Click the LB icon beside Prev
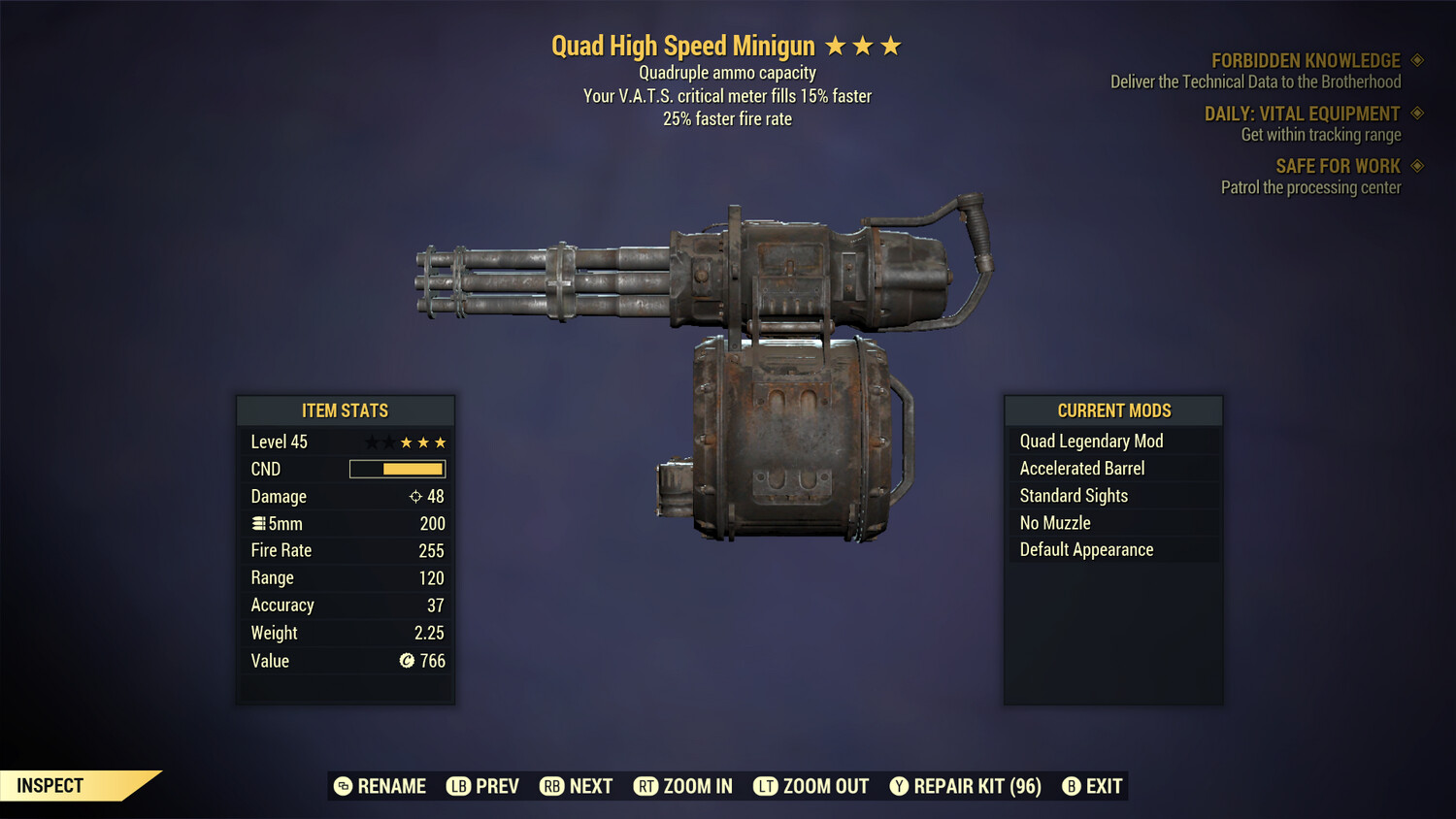This screenshot has width=1456, height=819. click(460, 786)
